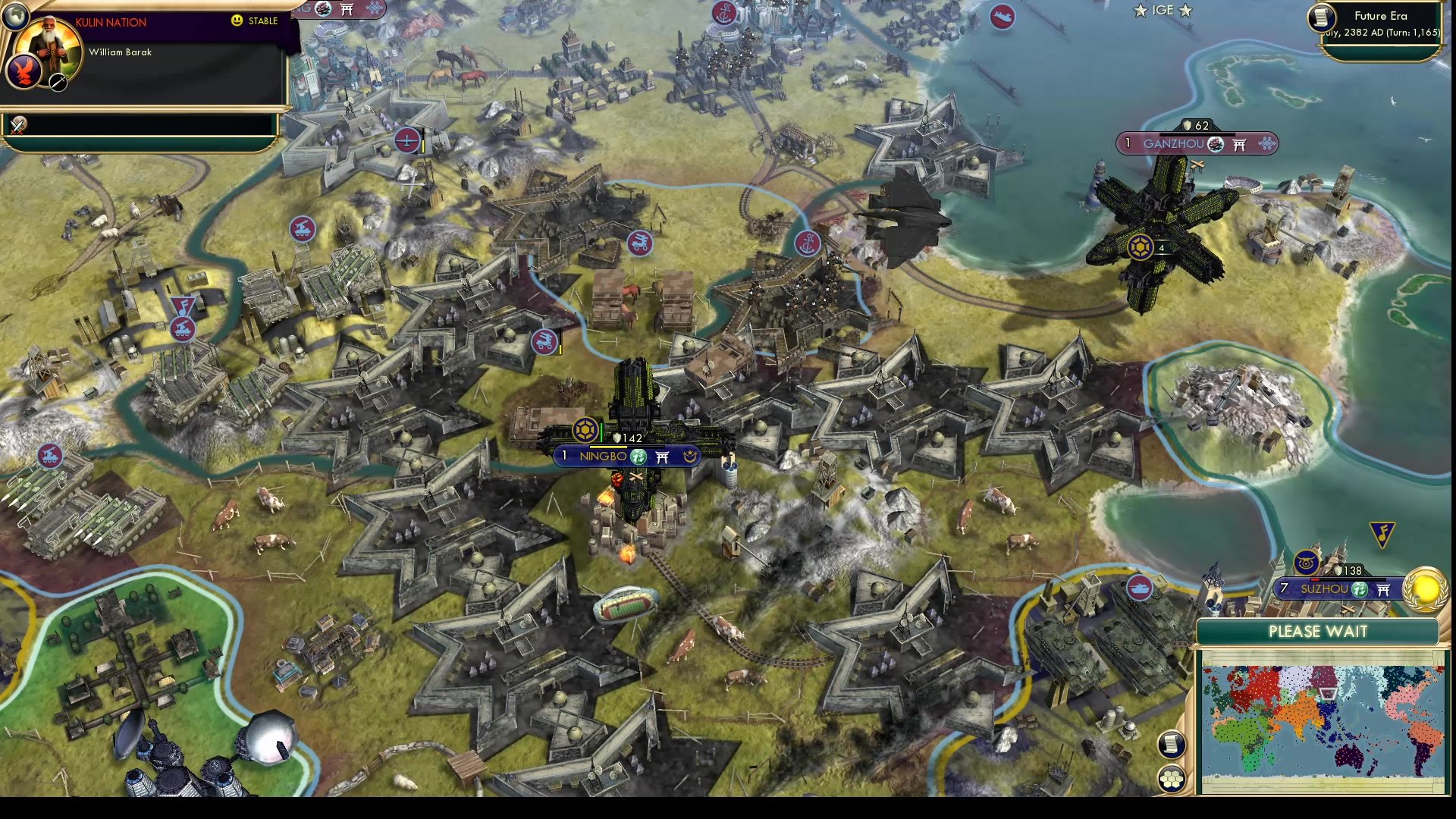The image size is (1456, 819).
Task: Click the anchor resource pin near Ganzhou coast
Action: [x=808, y=244]
